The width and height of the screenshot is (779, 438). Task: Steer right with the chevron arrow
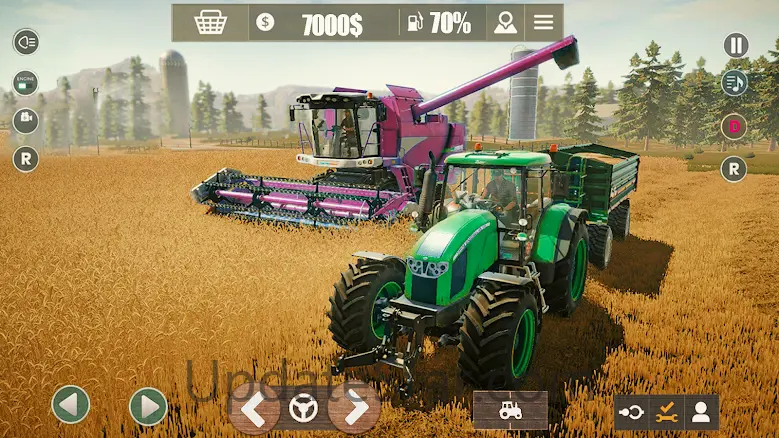click(354, 408)
